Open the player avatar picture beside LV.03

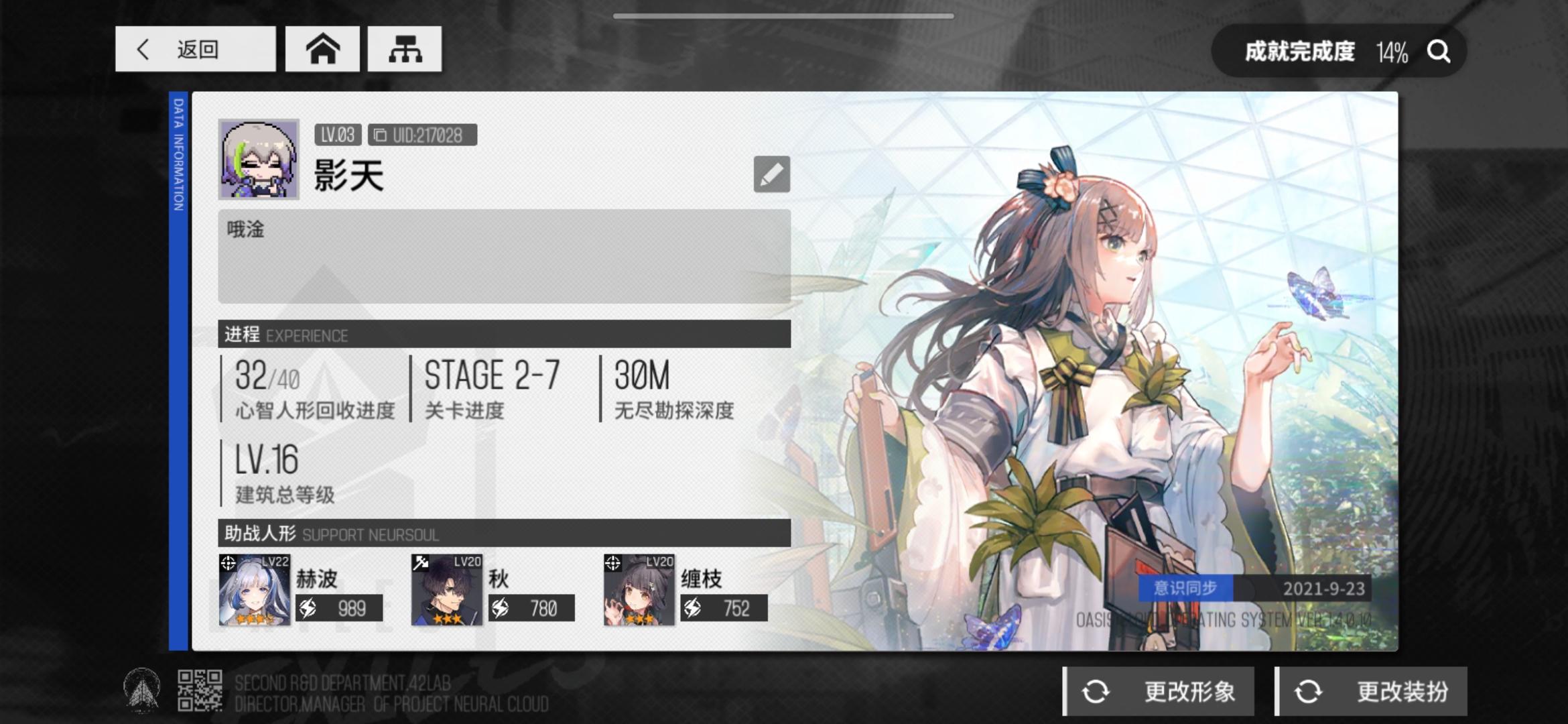click(257, 160)
